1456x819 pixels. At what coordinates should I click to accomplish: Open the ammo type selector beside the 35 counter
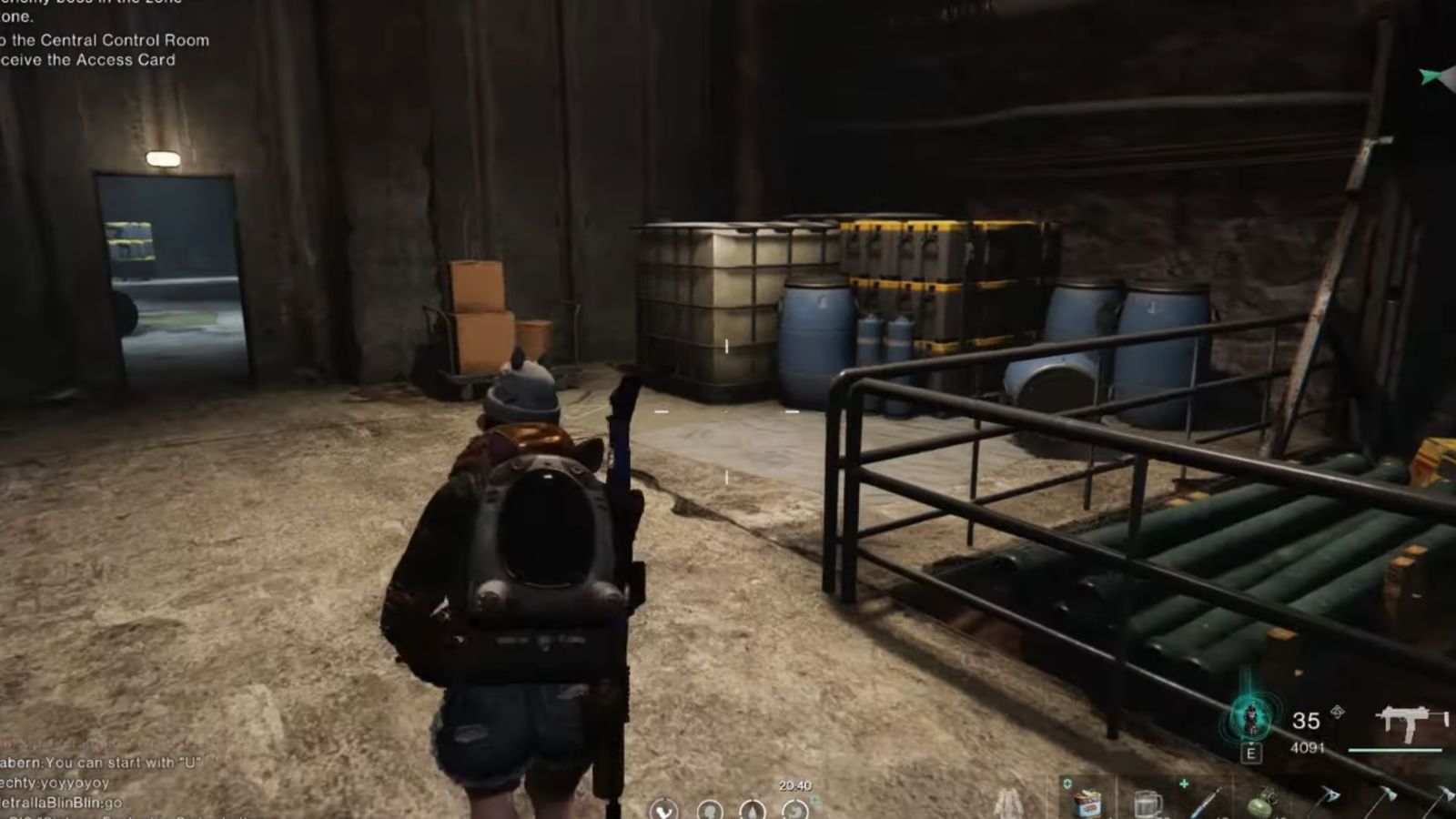(1337, 711)
